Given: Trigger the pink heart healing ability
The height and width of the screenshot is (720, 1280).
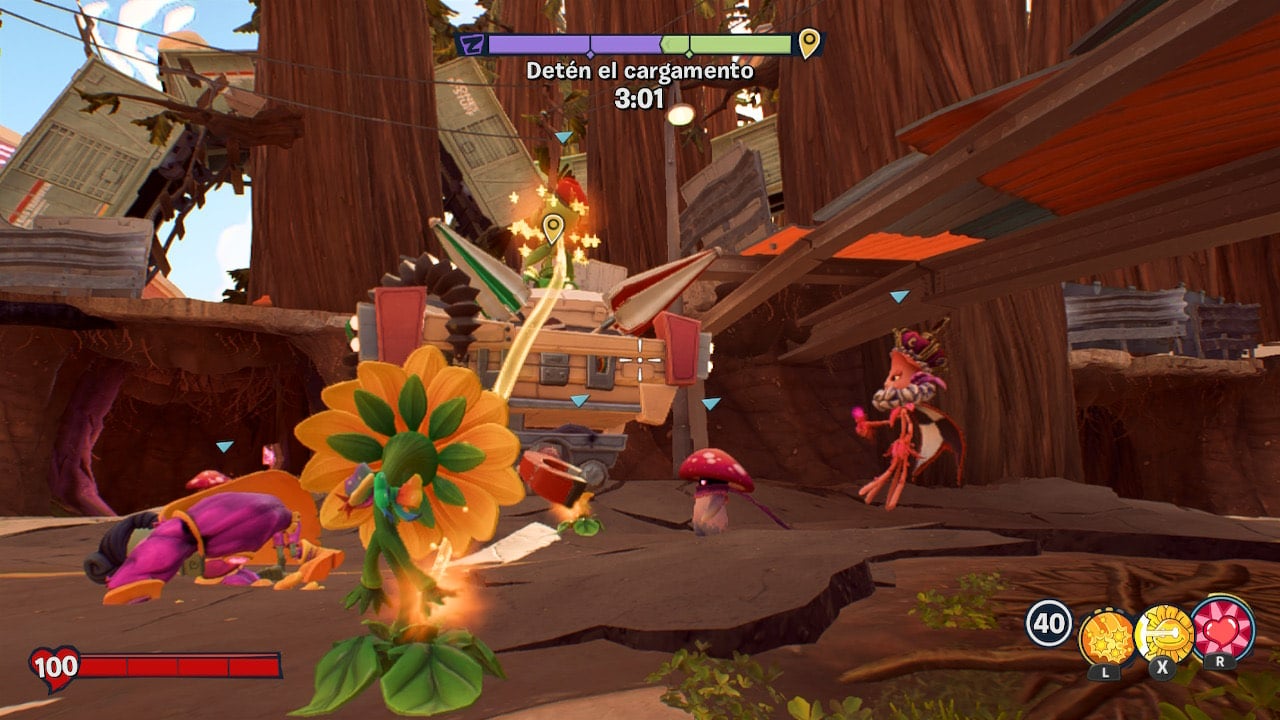Looking at the screenshot, I should (x=1222, y=628).
